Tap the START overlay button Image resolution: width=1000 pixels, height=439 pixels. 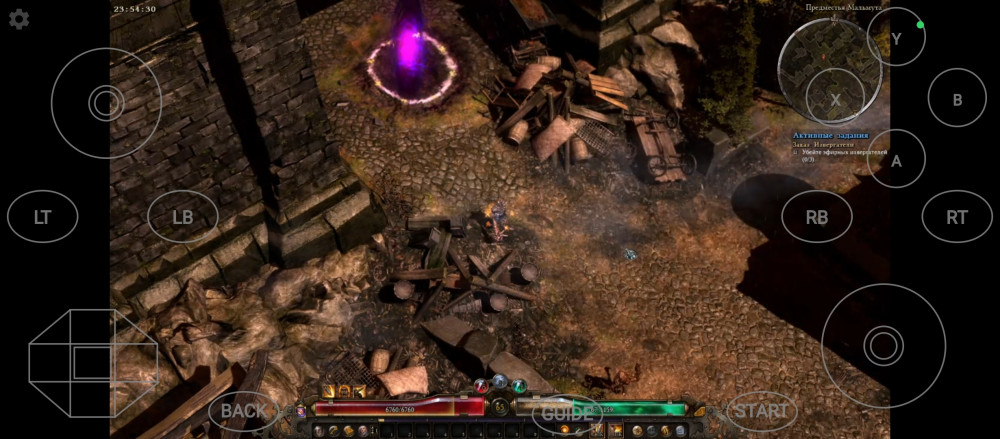(762, 410)
